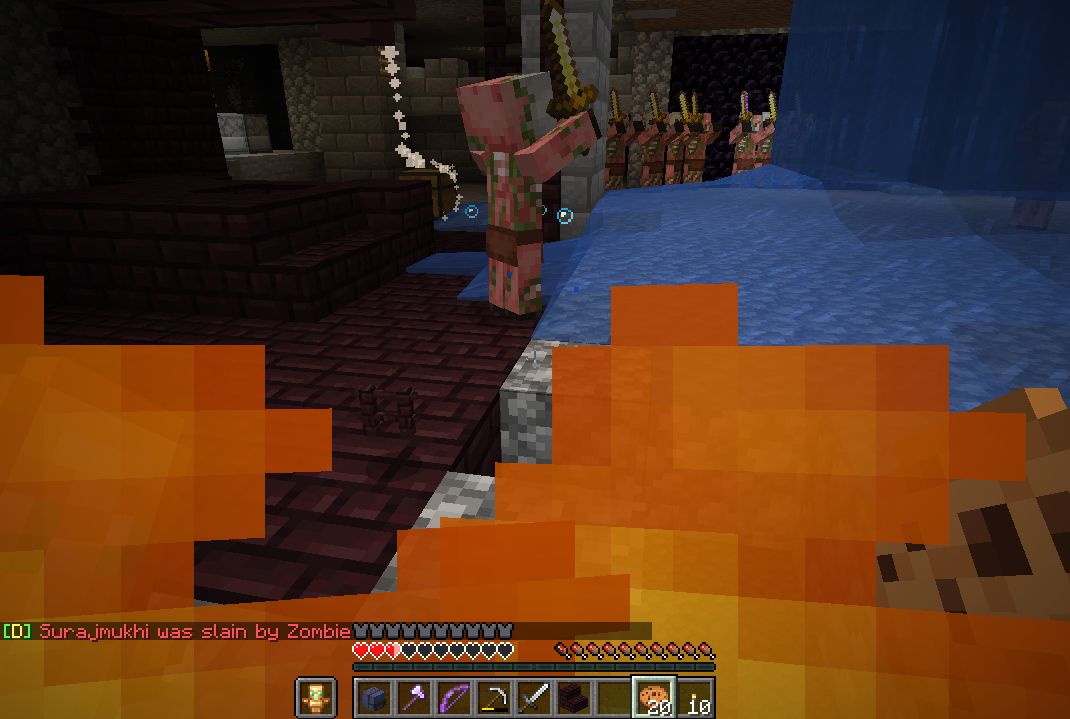
Task: Select the totem of undying offhand slot
Action: pos(315,697)
